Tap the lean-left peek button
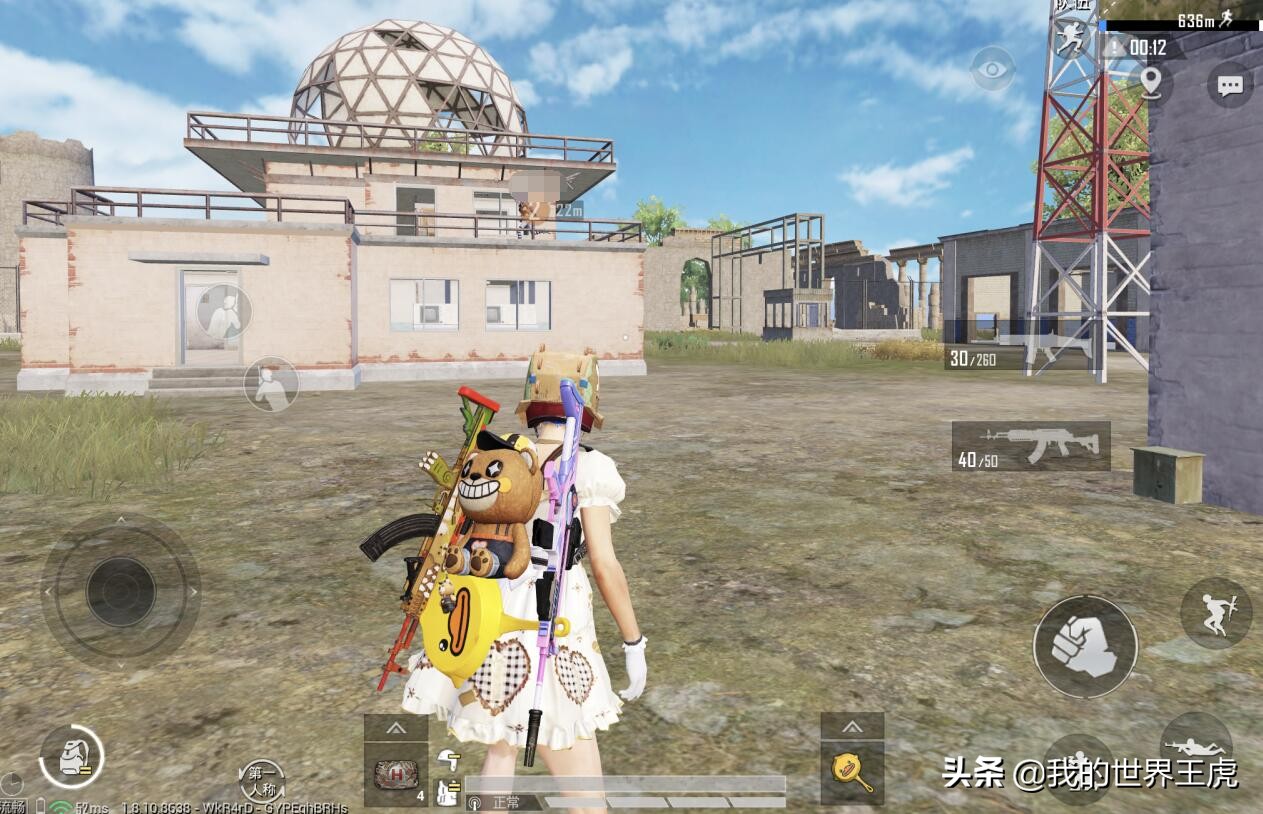Screen dimensions: 1263x814 coord(224,311)
